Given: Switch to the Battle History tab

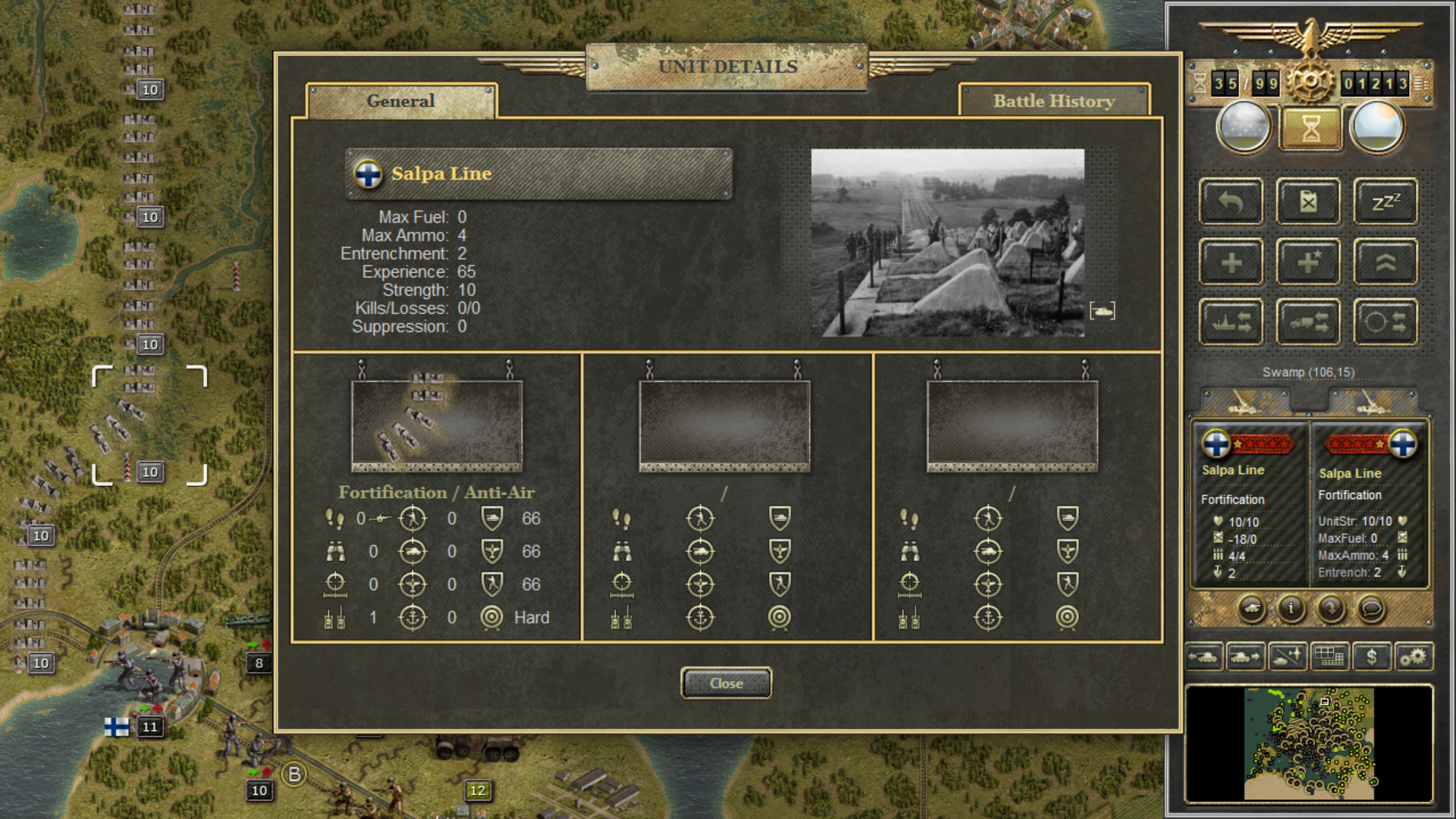Looking at the screenshot, I should pyautogui.click(x=1054, y=101).
